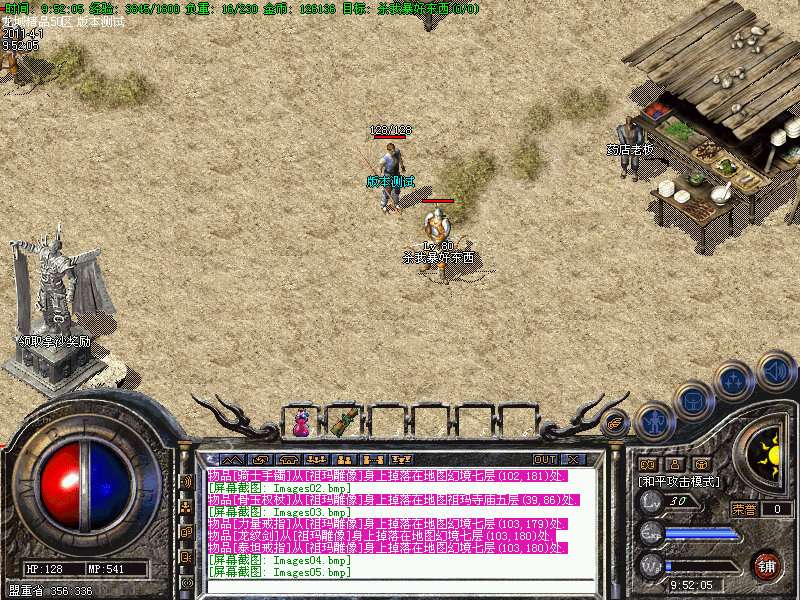Click the OUT button above the chat
The width and height of the screenshot is (800, 600).
(x=545, y=459)
